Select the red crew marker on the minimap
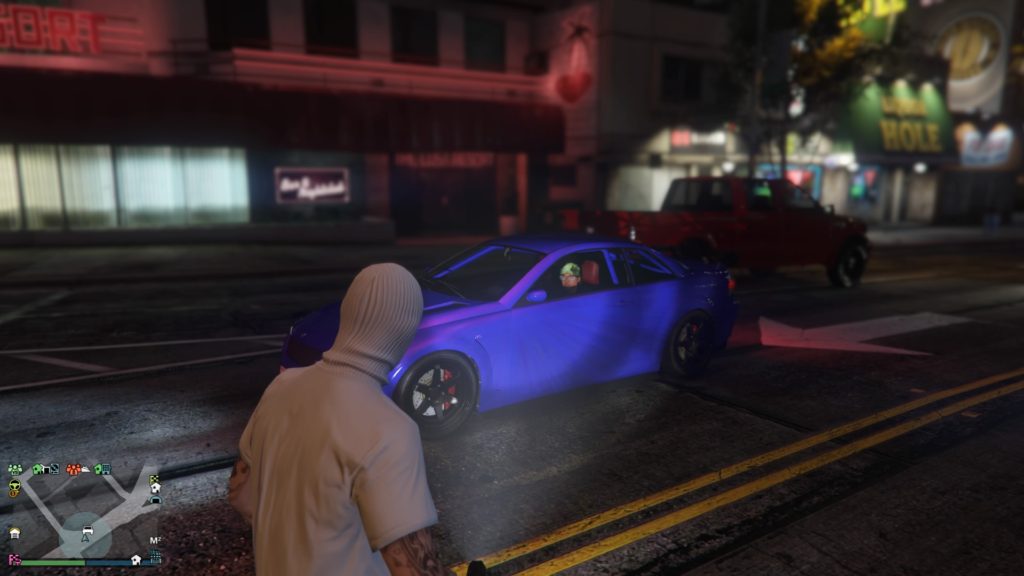This screenshot has width=1024, height=576. point(73,469)
